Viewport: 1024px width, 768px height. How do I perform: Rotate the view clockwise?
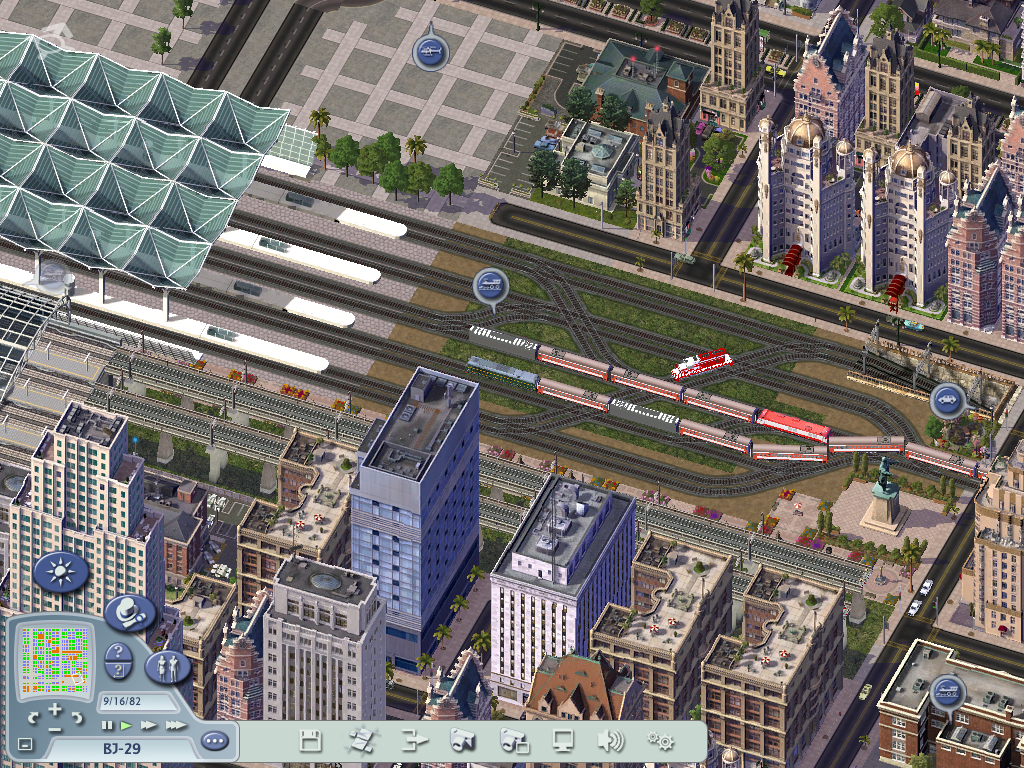click(77, 718)
